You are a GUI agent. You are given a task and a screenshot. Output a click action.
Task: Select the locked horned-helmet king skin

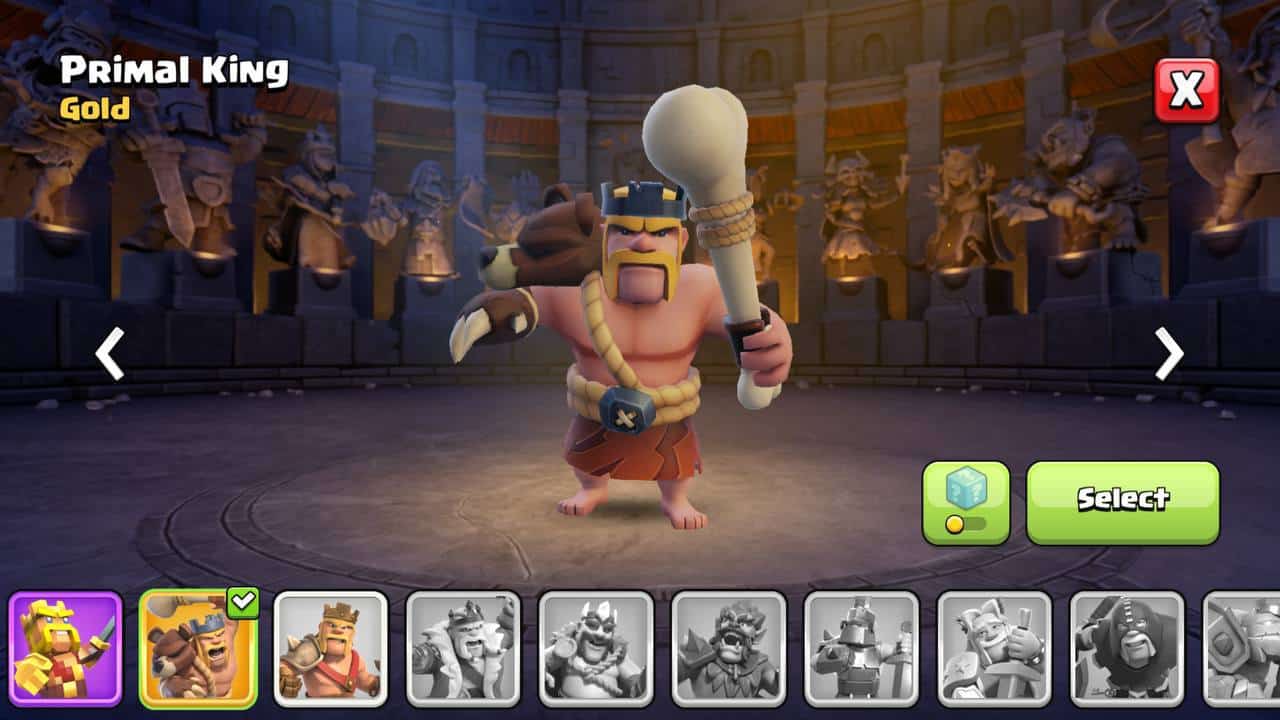(596, 648)
